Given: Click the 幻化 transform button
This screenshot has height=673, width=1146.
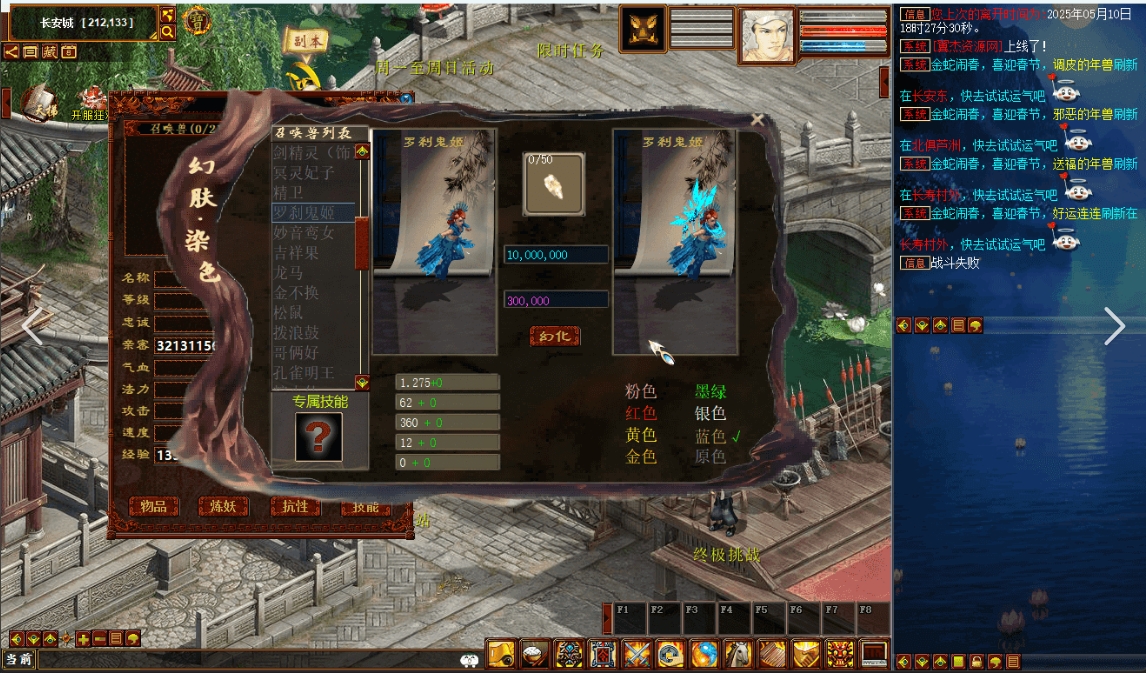Looking at the screenshot, I should pos(555,336).
